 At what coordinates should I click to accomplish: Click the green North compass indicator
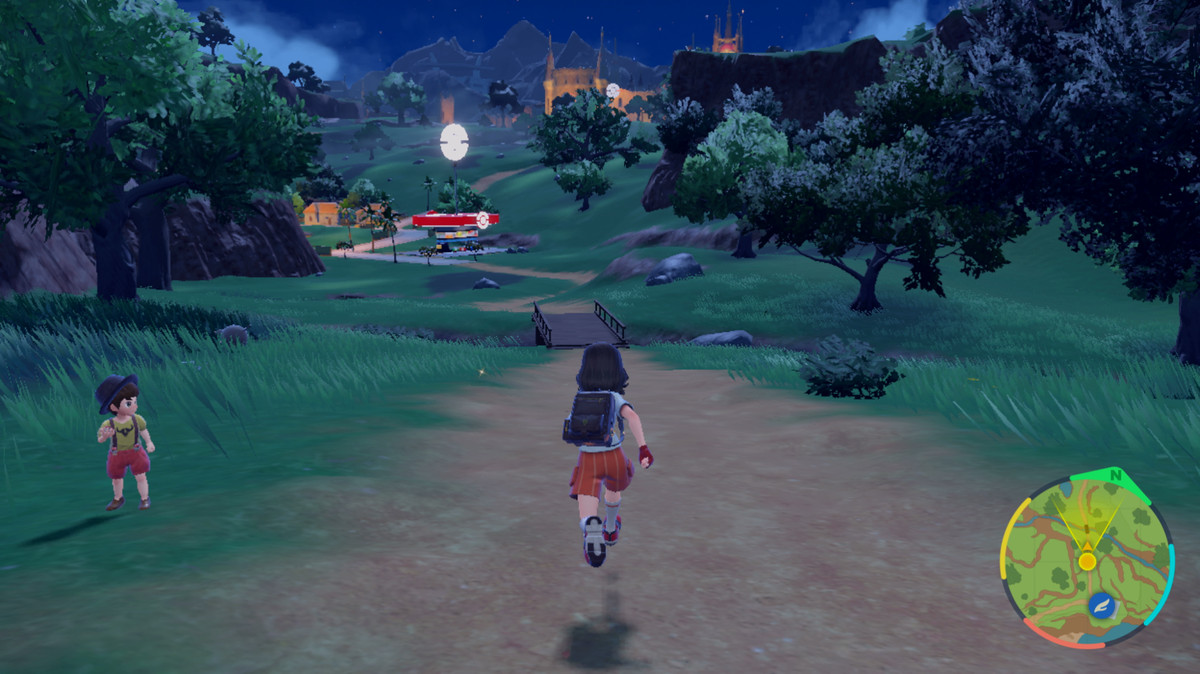1114,475
